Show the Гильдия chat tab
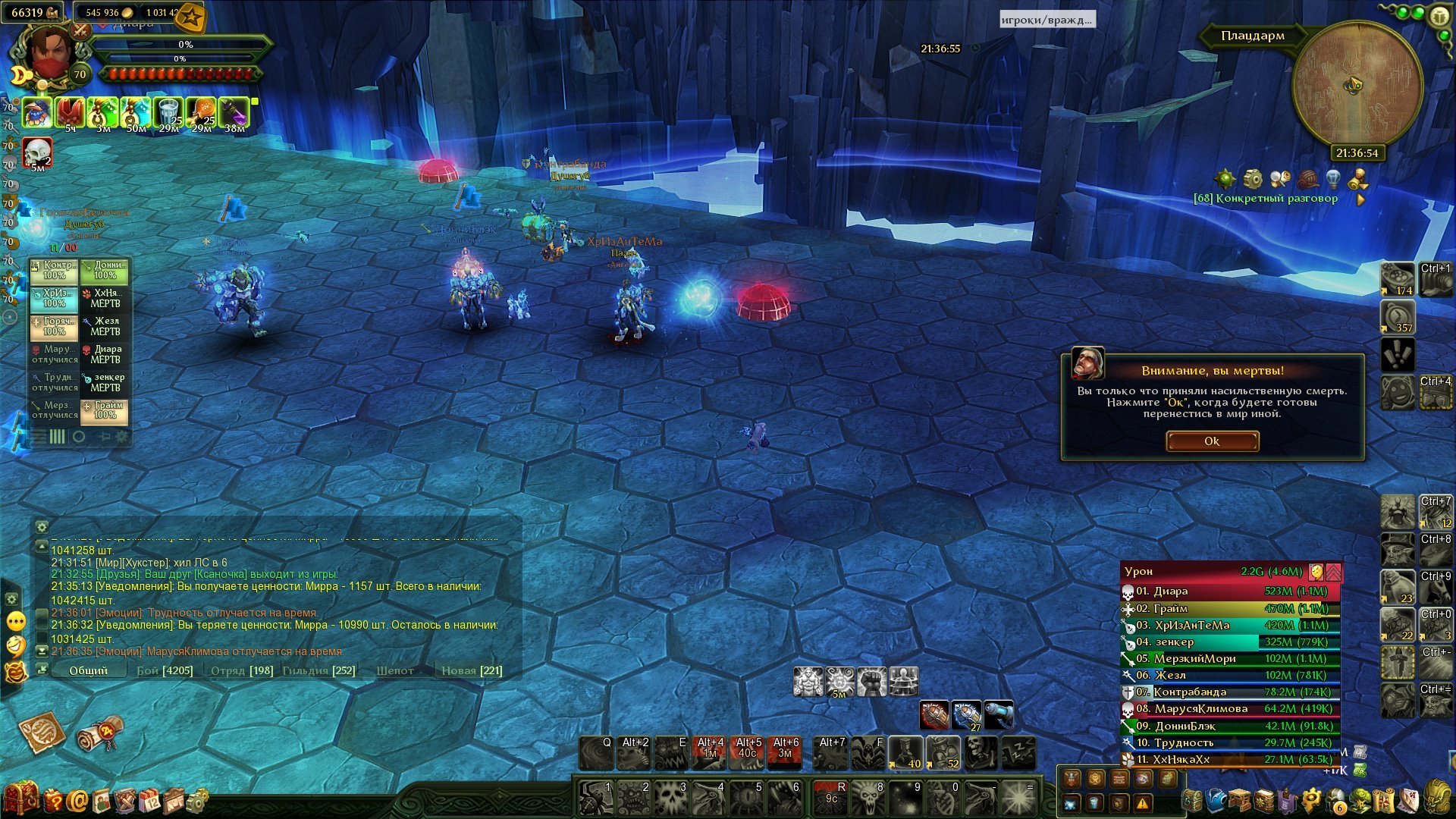 point(318,670)
